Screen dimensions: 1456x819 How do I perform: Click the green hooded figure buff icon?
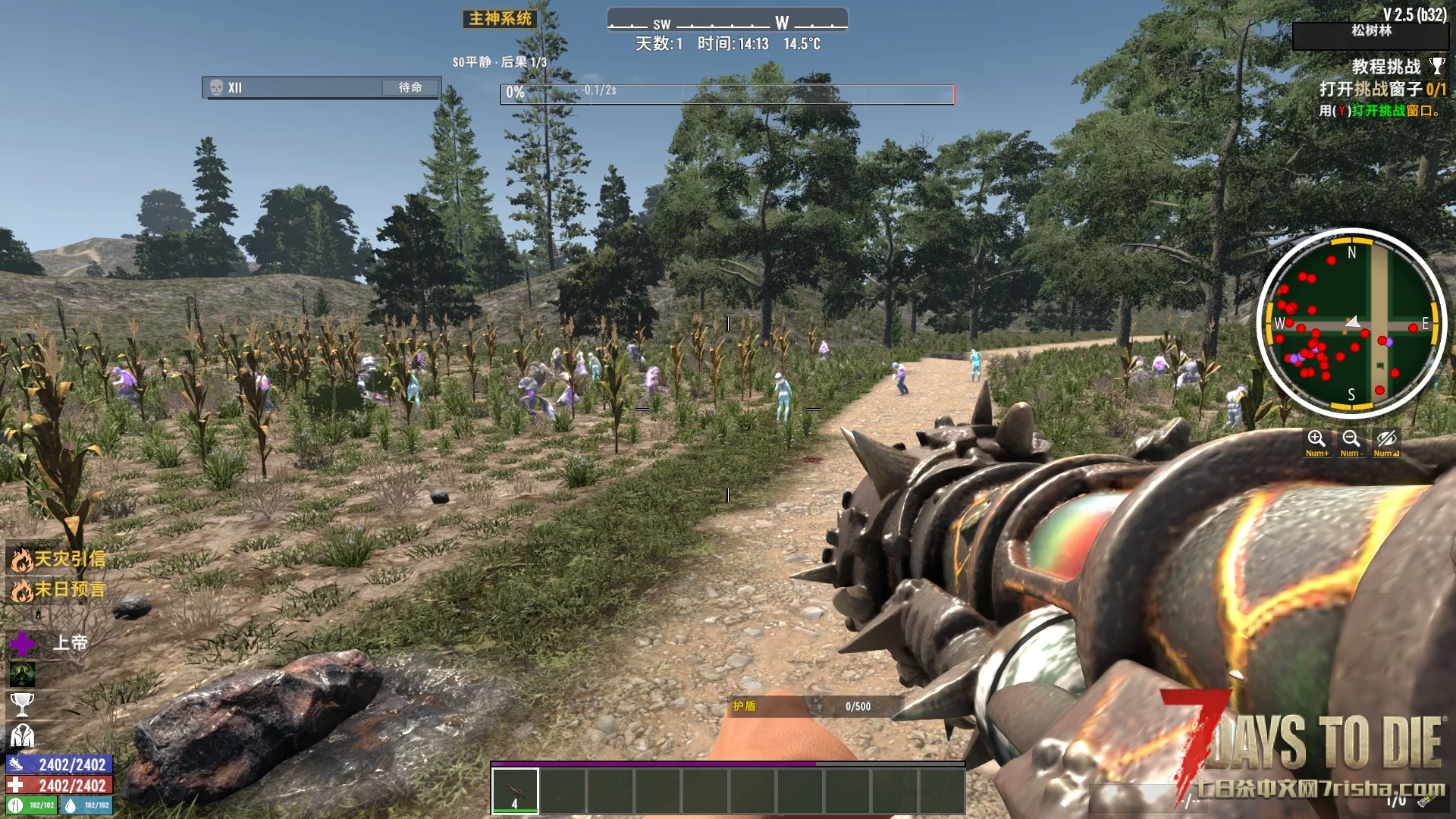22,674
